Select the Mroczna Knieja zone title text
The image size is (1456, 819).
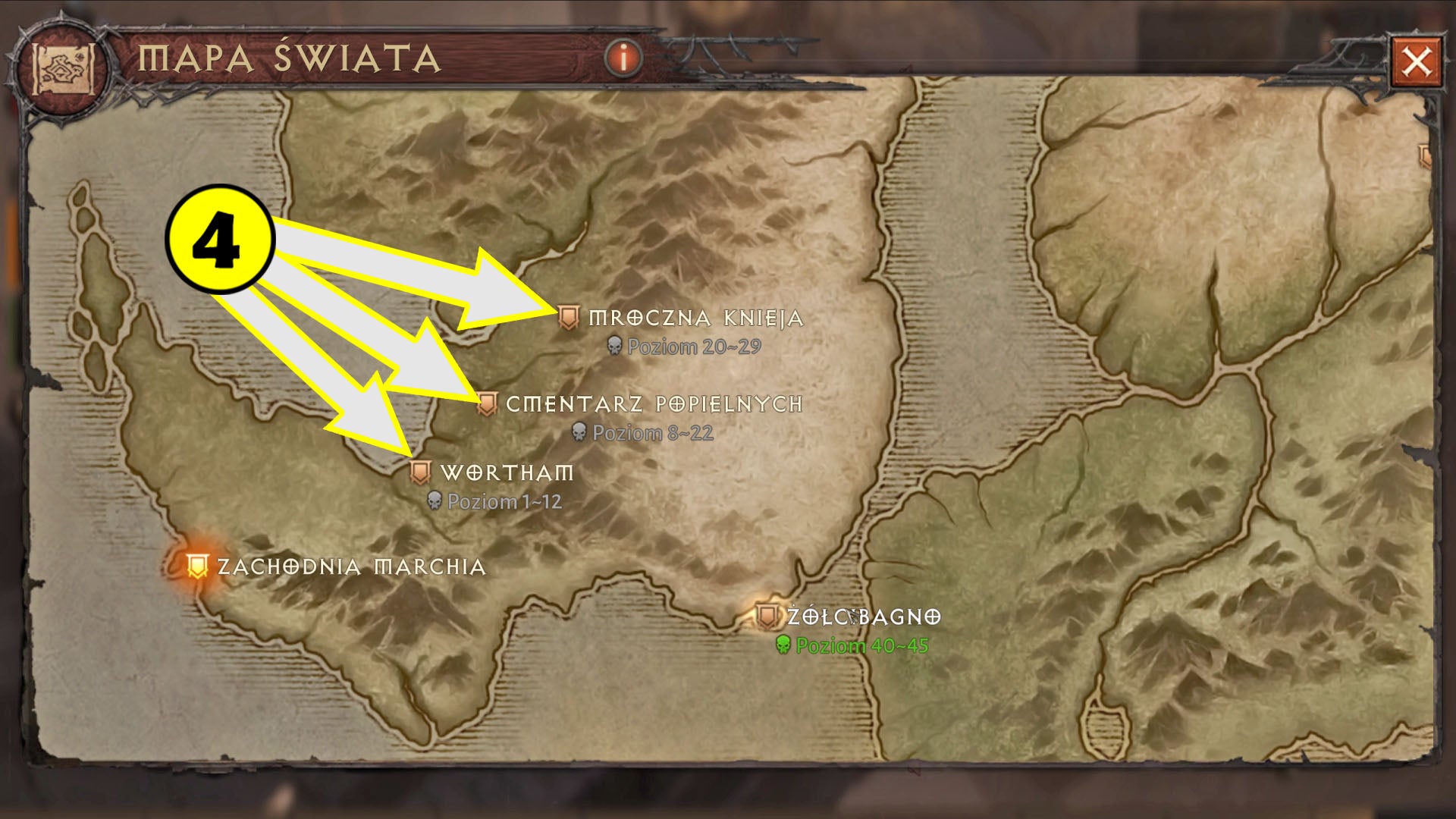(x=696, y=318)
